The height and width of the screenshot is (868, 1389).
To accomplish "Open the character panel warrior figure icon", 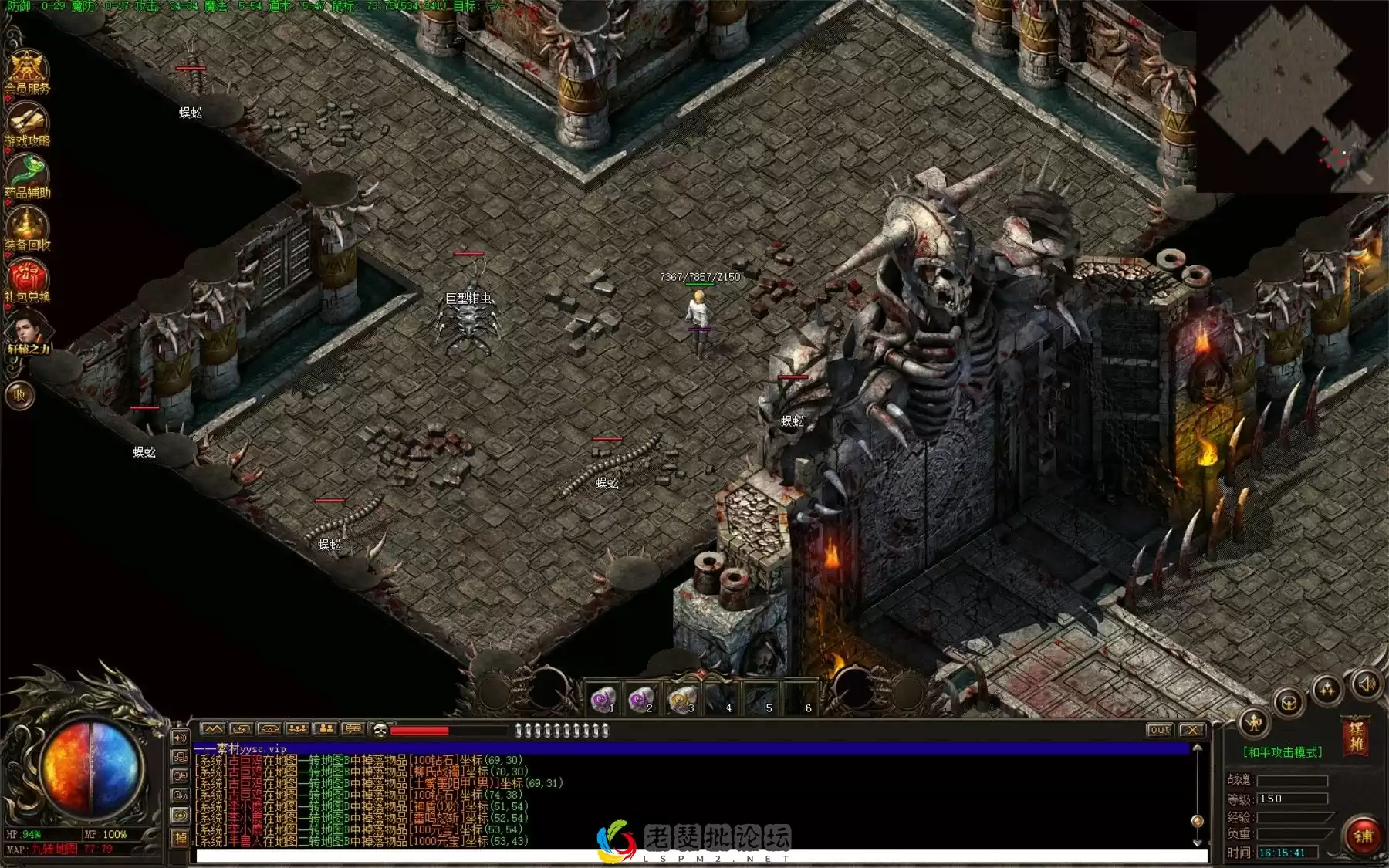I will [x=1254, y=723].
